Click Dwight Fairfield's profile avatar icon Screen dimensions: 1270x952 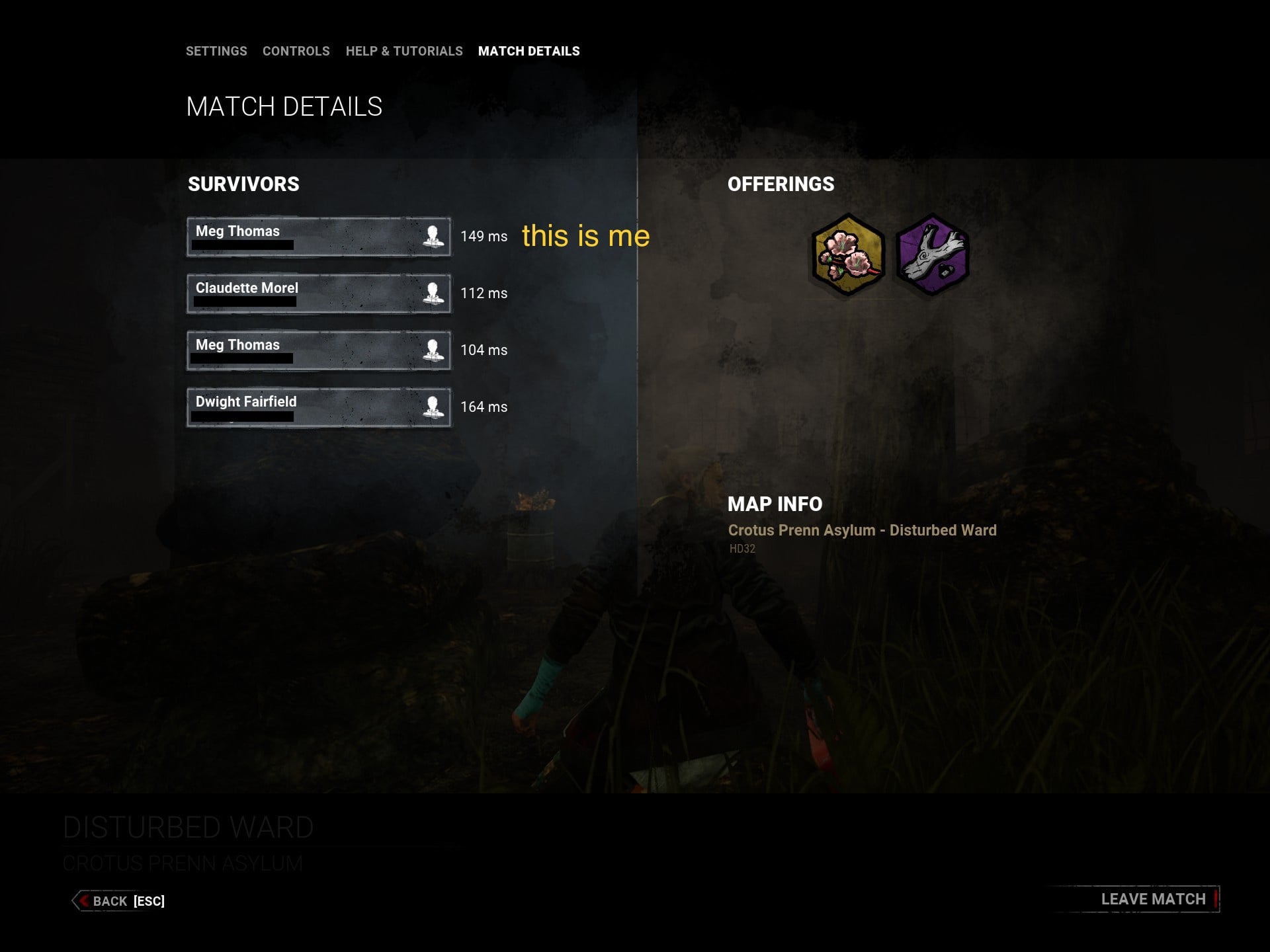point(433,407)
